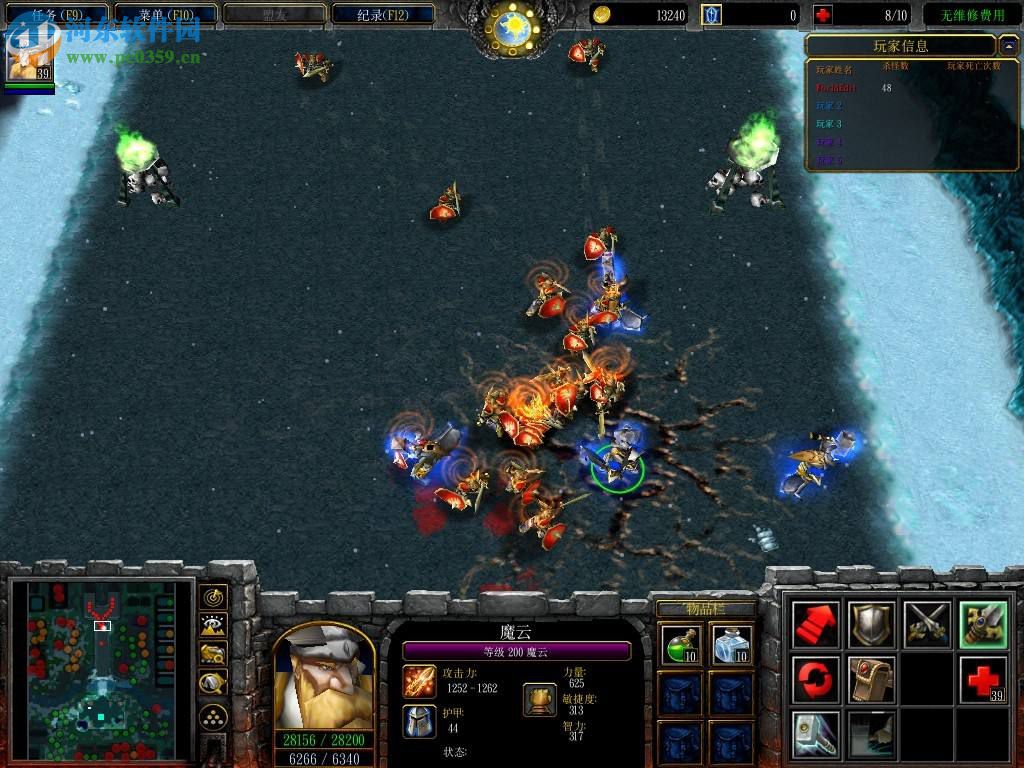Screen dimensions: 1024x768
Task: Click the highlighted green sword skill icon
Action: (x=982, y=625)
